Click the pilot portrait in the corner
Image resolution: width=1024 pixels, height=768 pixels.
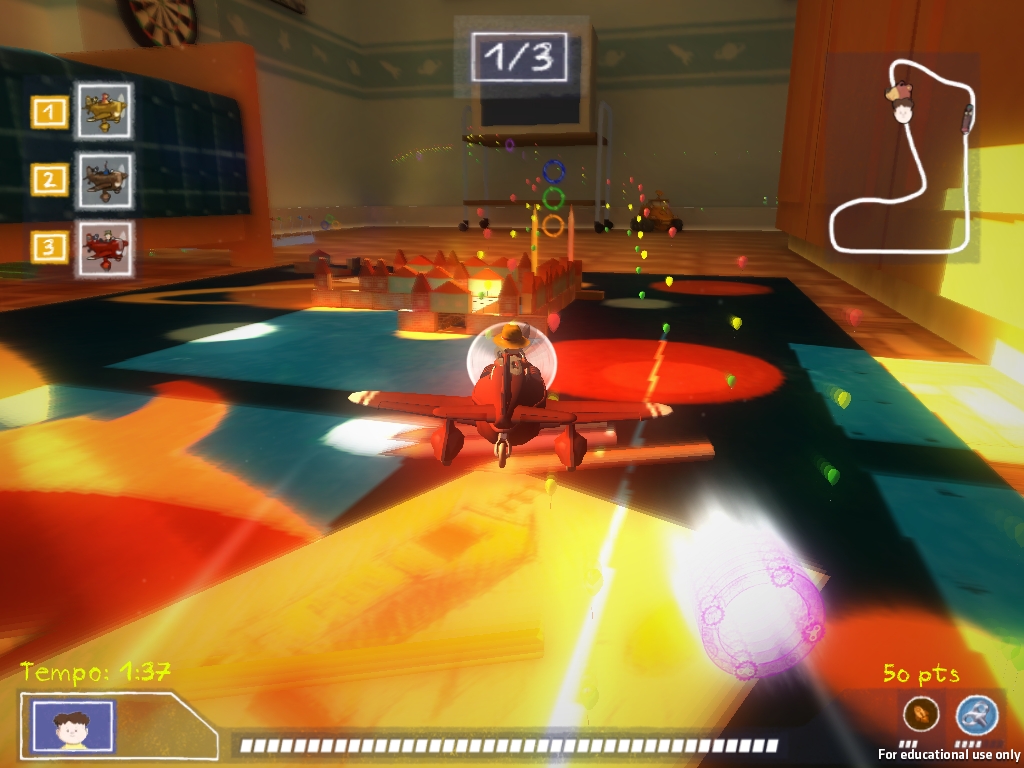tap(73, 725)
